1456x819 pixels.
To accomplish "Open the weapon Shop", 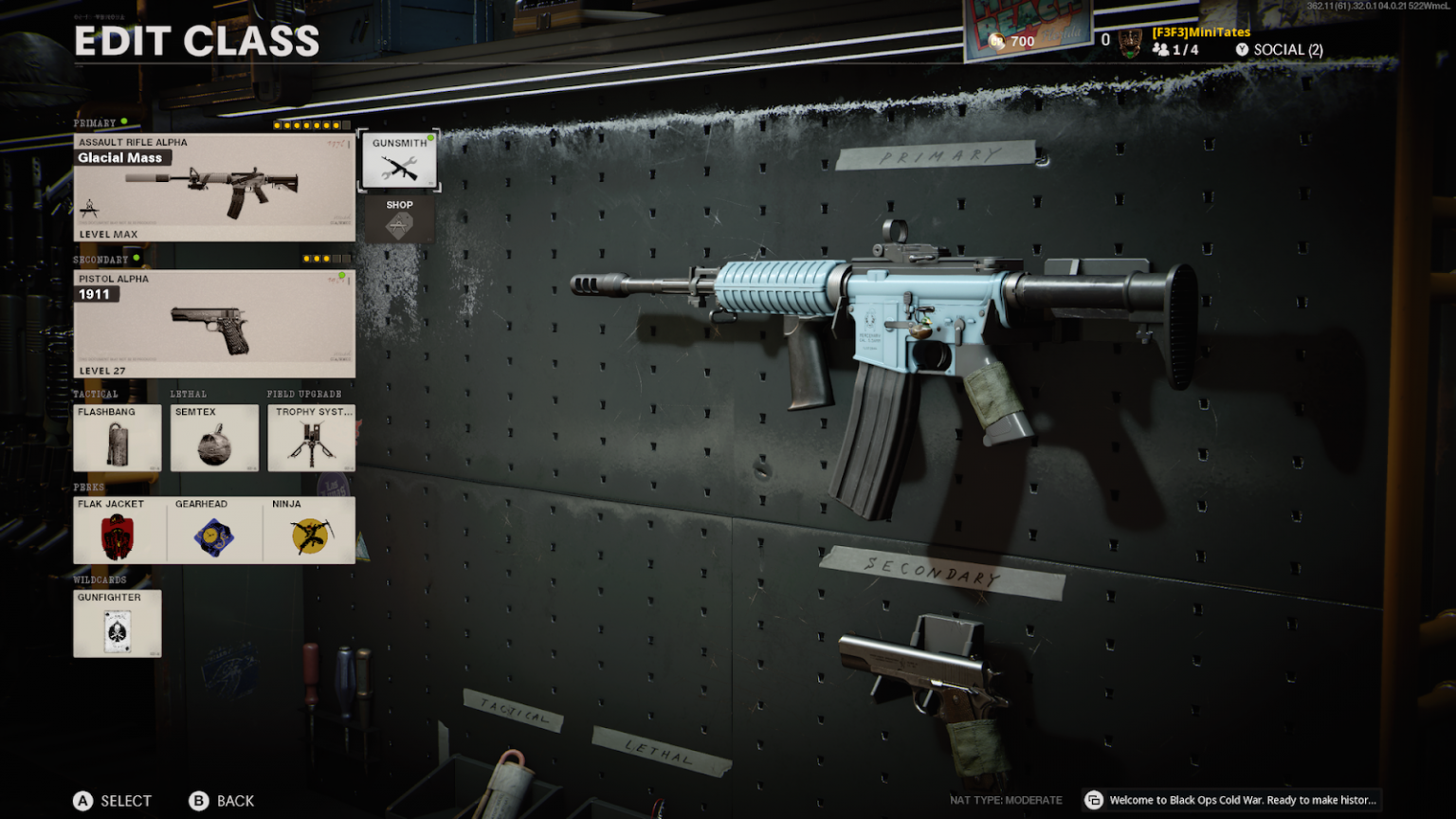I will [x=399, y=218].
